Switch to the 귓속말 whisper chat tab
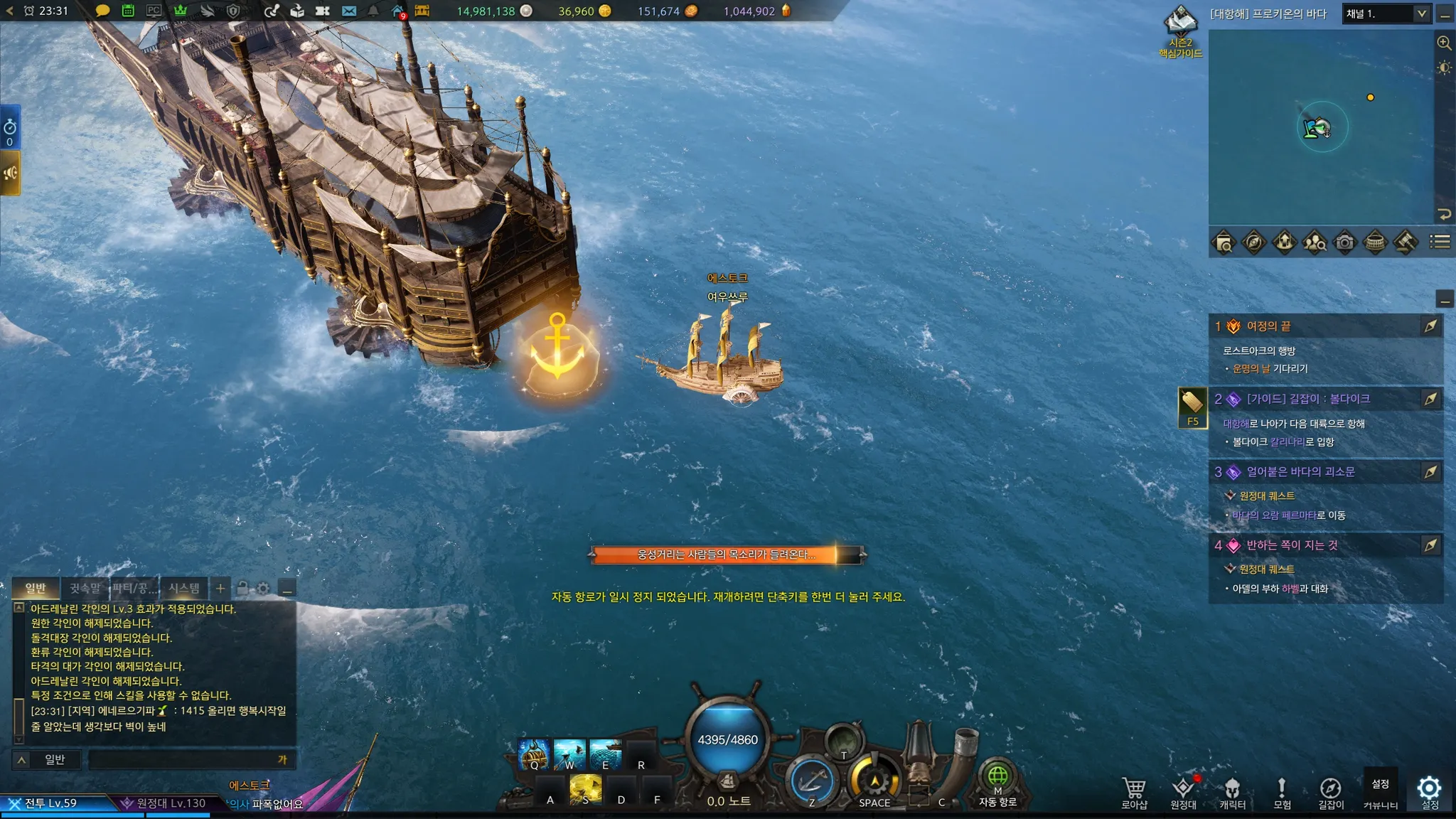The image size is (1456, 819). click(x=85, y=588)
